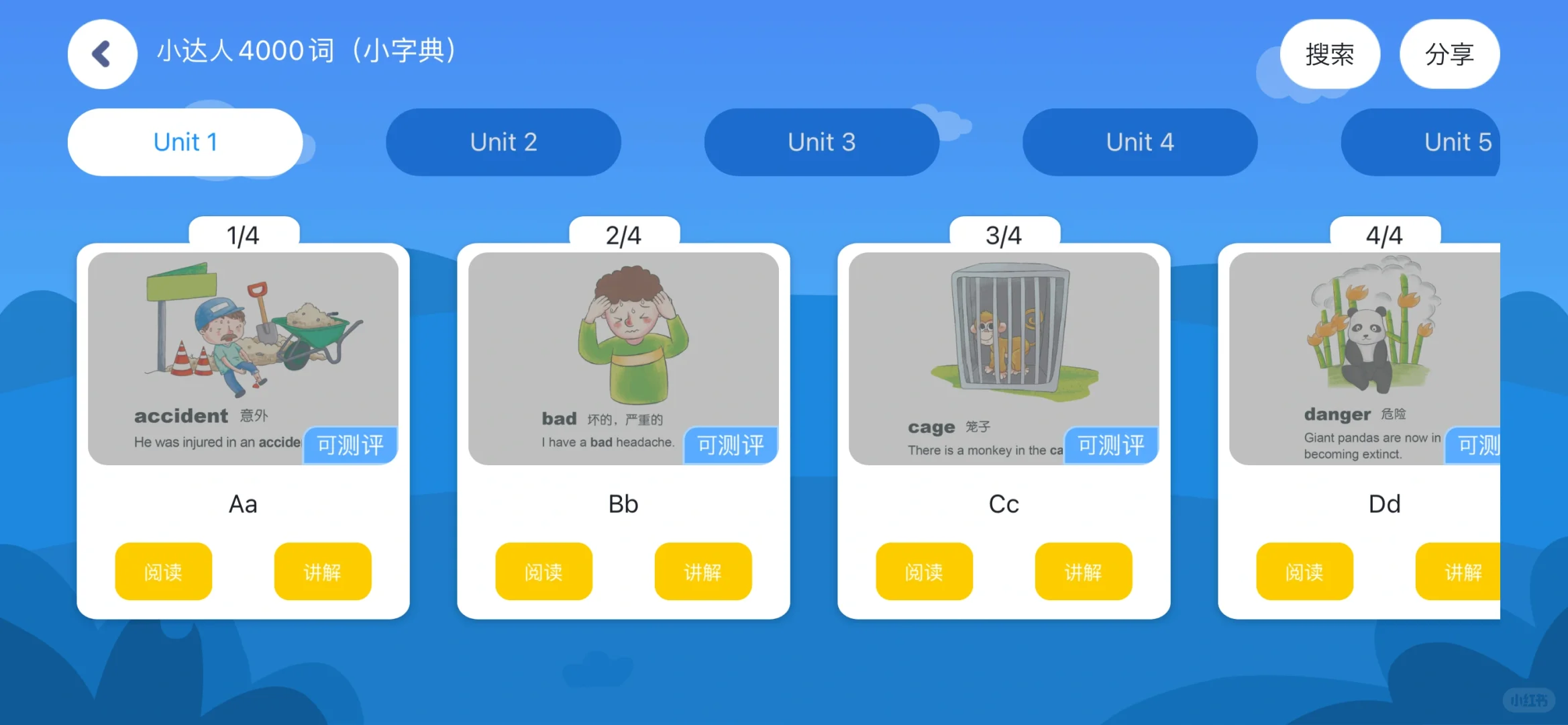This screenshot has height=725, width=1568.
Task: Open the 搜索 search function
Action: tap(1330, 54)
